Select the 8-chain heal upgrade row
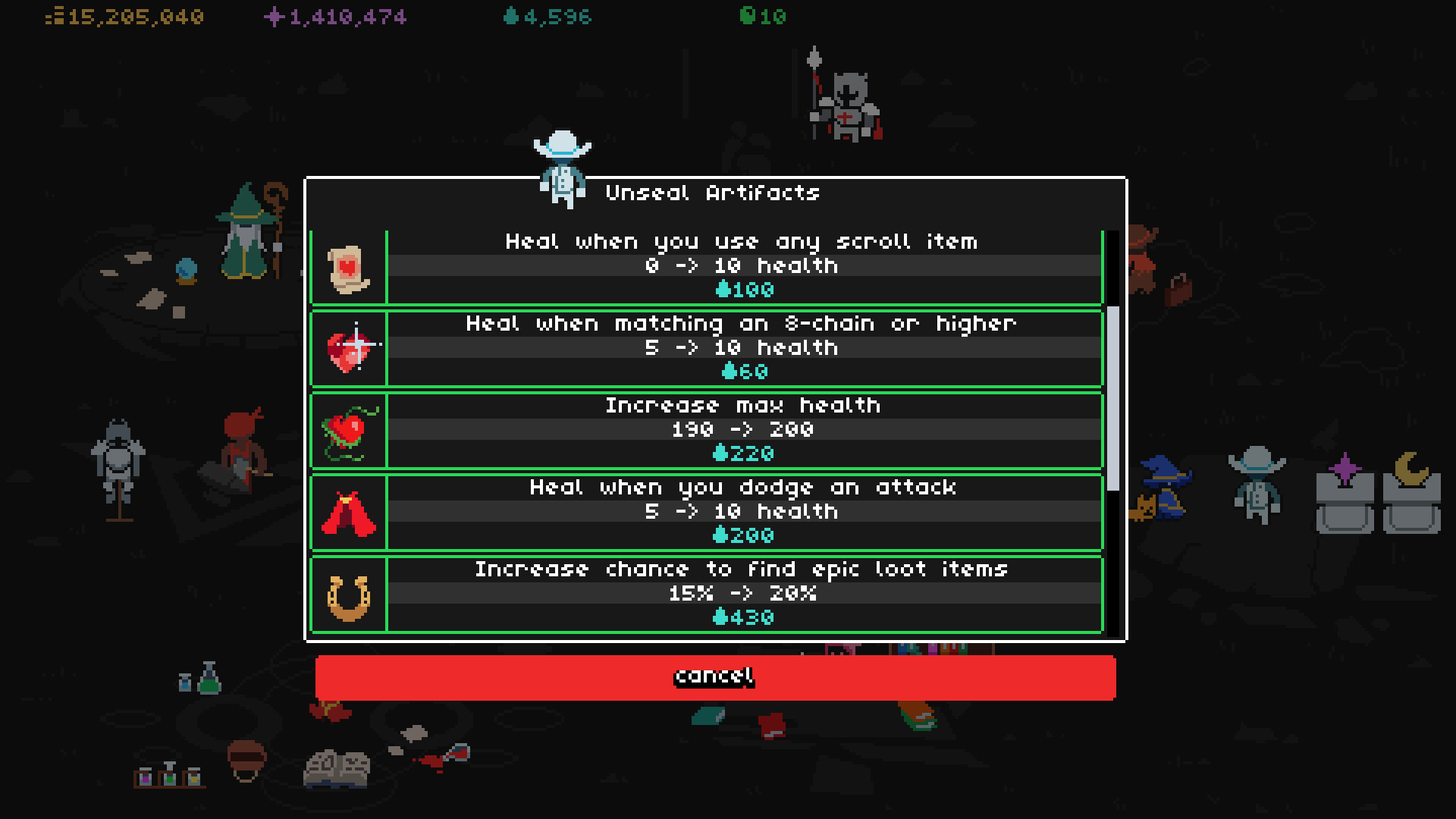 pos(743,347)
